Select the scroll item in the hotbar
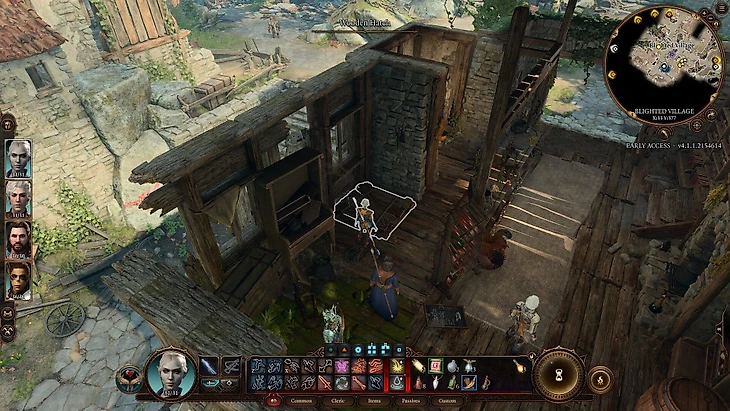This screenshot has width=730, height=411. [x=419, y=366]
